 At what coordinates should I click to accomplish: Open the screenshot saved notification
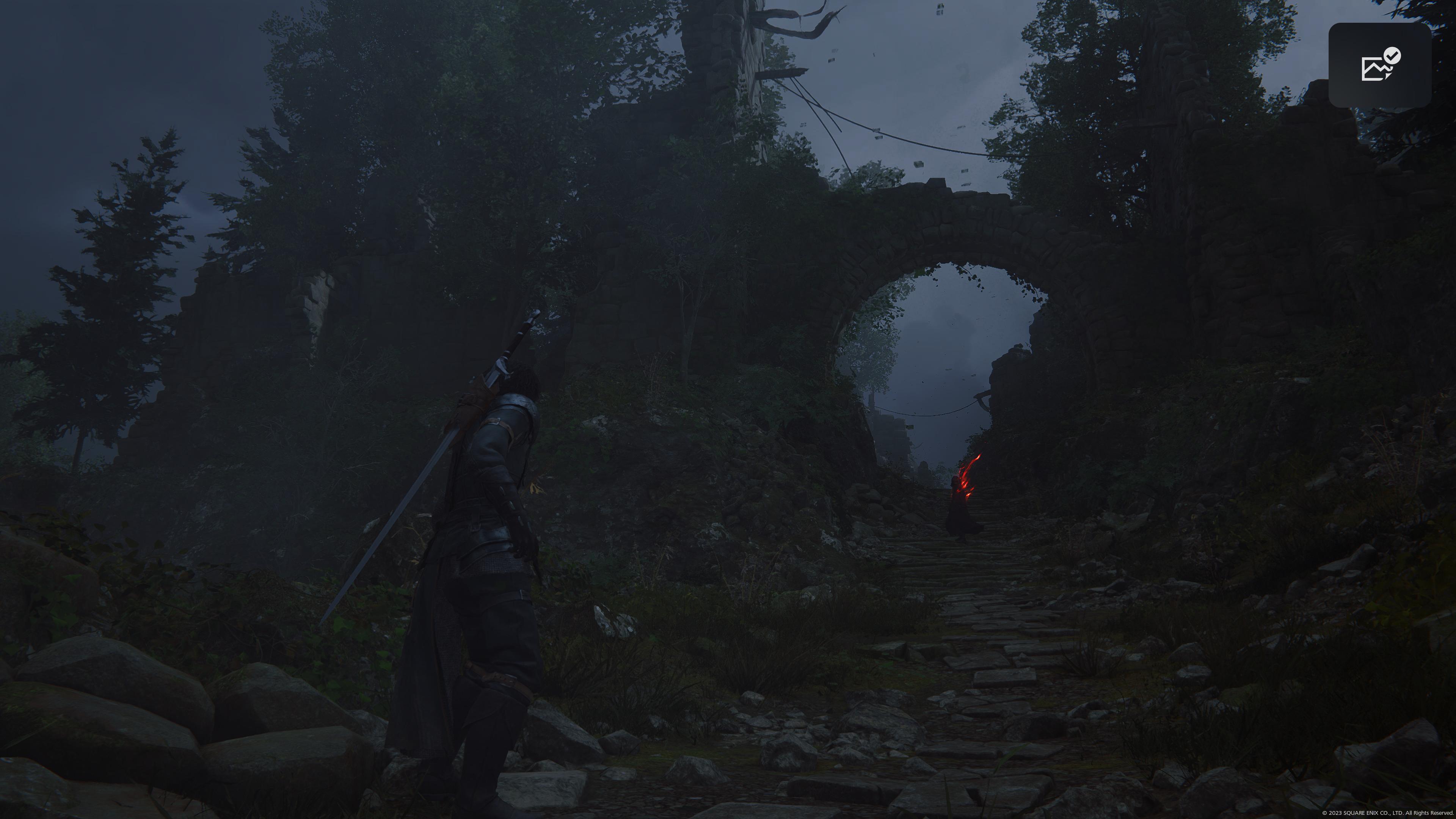click(x=1379, y=66)
